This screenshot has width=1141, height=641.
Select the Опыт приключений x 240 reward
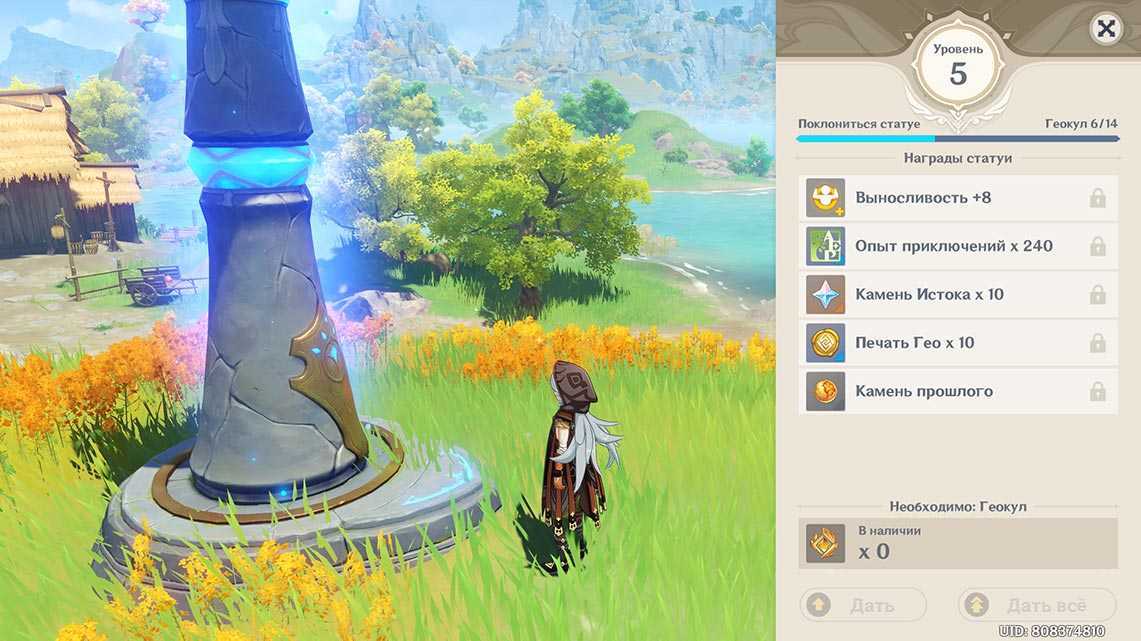(x=958, y=246)
